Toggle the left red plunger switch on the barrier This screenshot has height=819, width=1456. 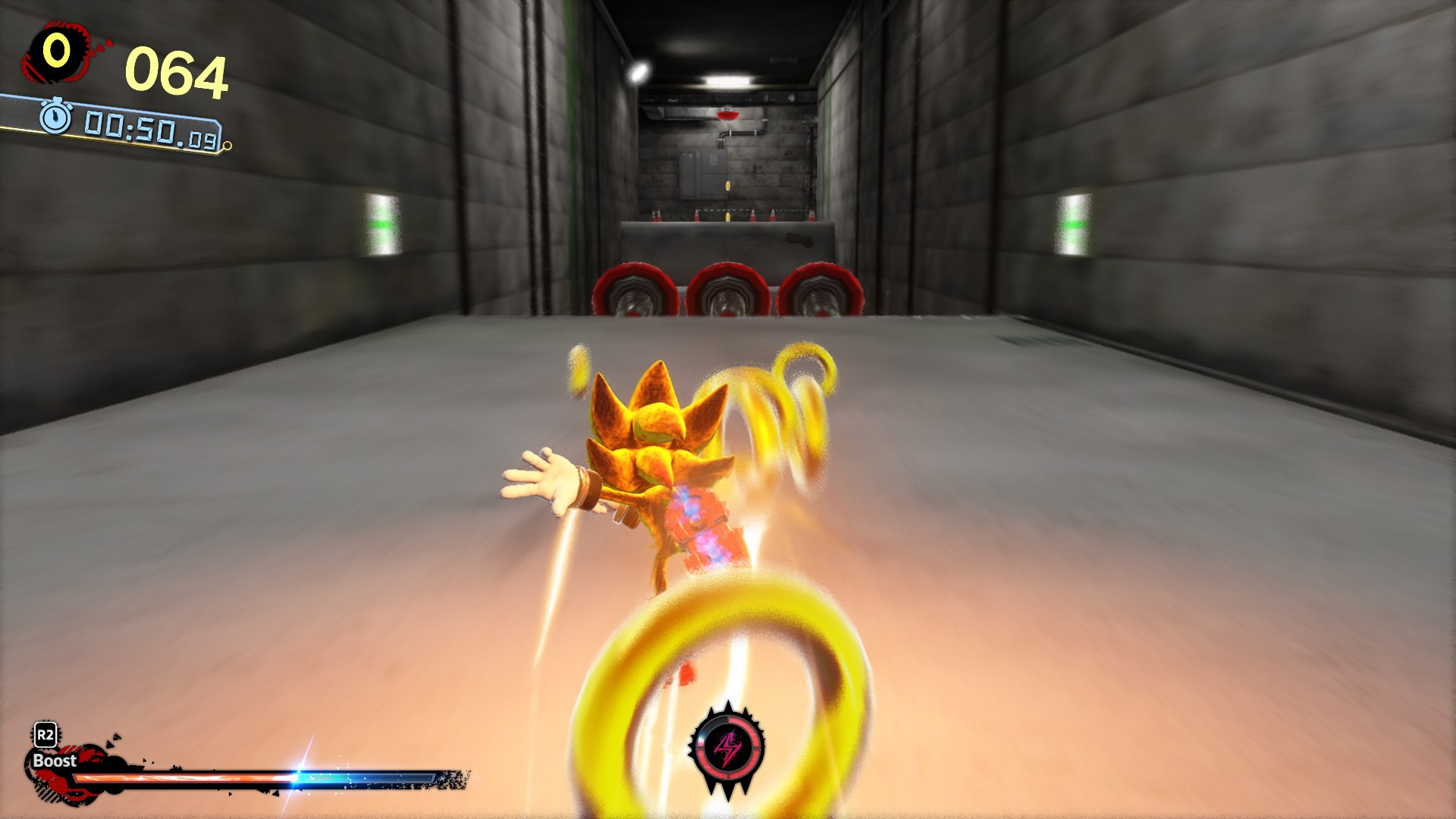[x=635, y=292]
